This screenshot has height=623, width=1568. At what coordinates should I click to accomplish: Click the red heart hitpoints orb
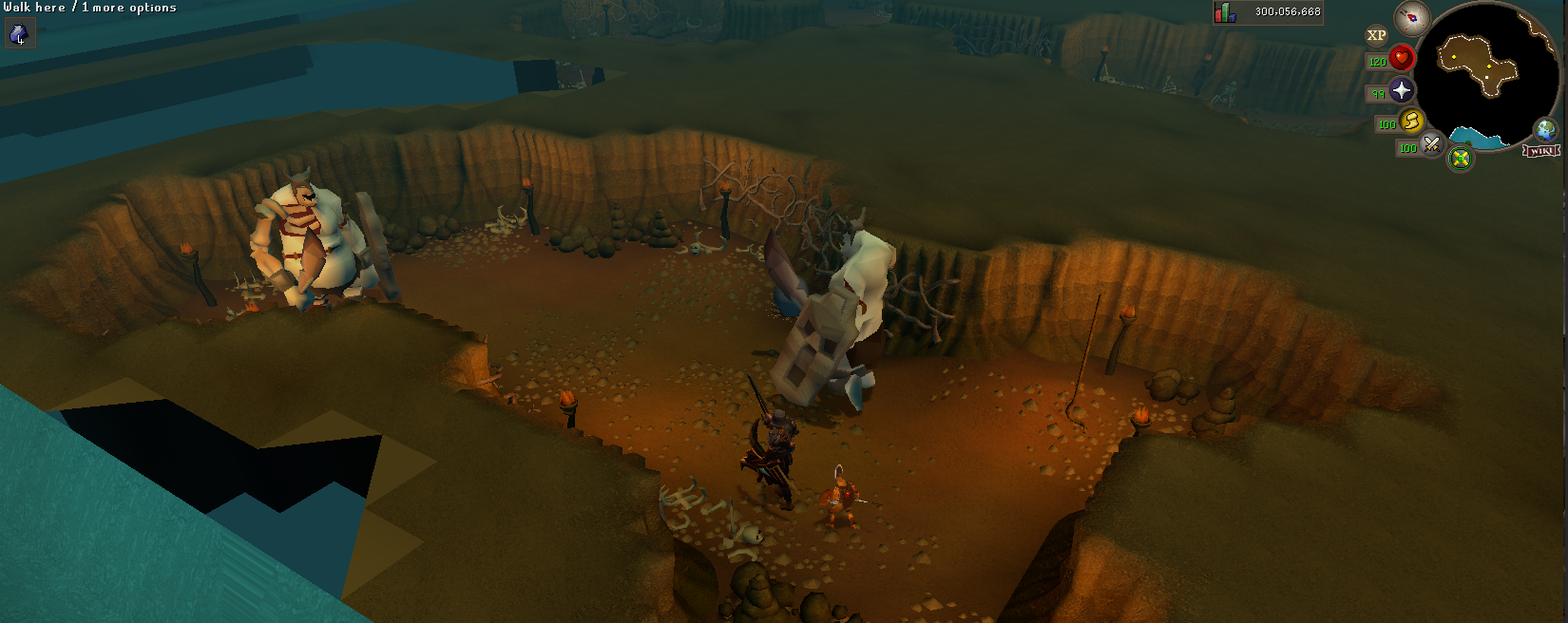[1402, 59]
